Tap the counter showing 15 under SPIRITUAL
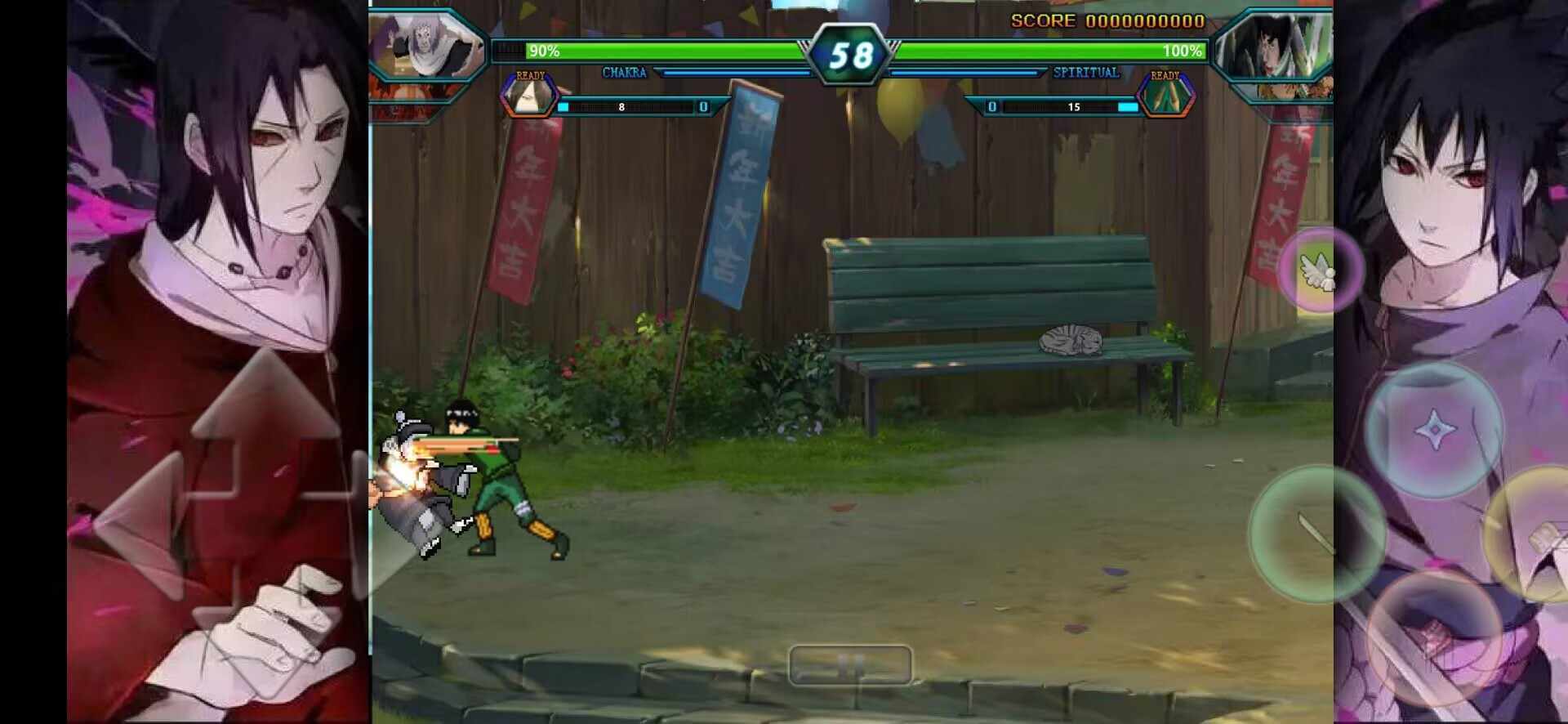The width and height of the screenshot is (1568, 724). 1074,107
